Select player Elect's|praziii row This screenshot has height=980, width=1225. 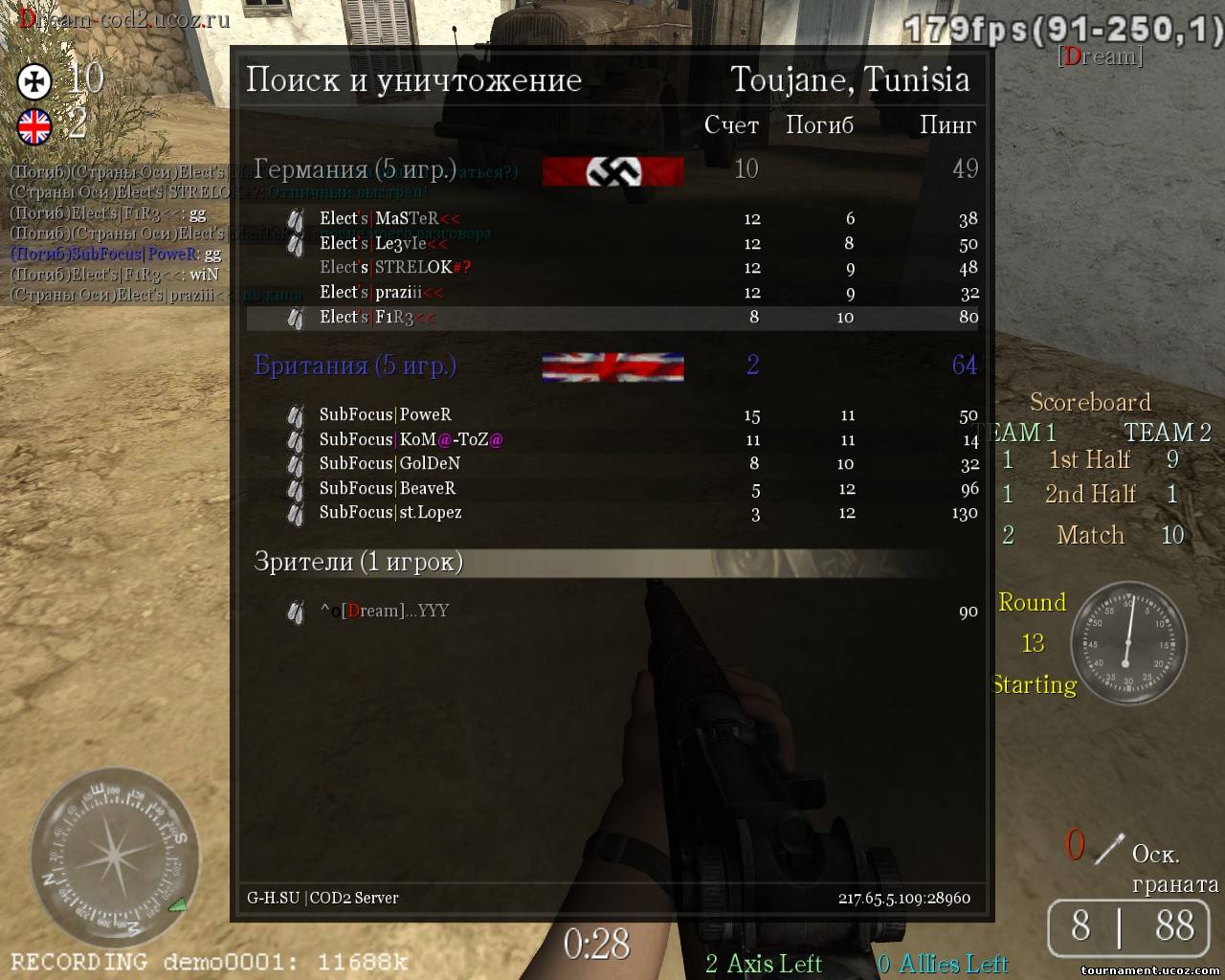click(x=612, y=293)
